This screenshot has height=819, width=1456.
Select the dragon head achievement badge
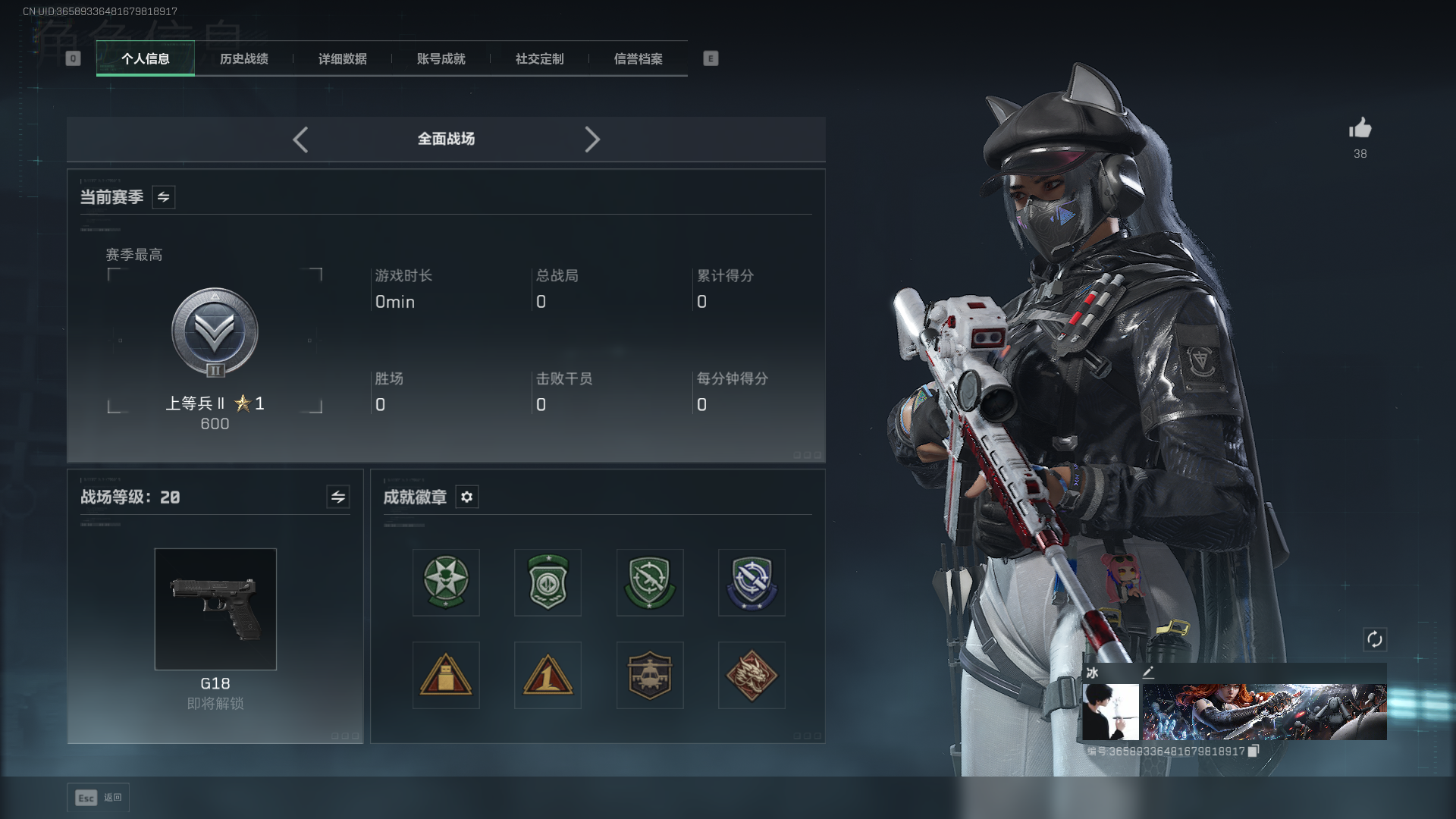(752, 675)
